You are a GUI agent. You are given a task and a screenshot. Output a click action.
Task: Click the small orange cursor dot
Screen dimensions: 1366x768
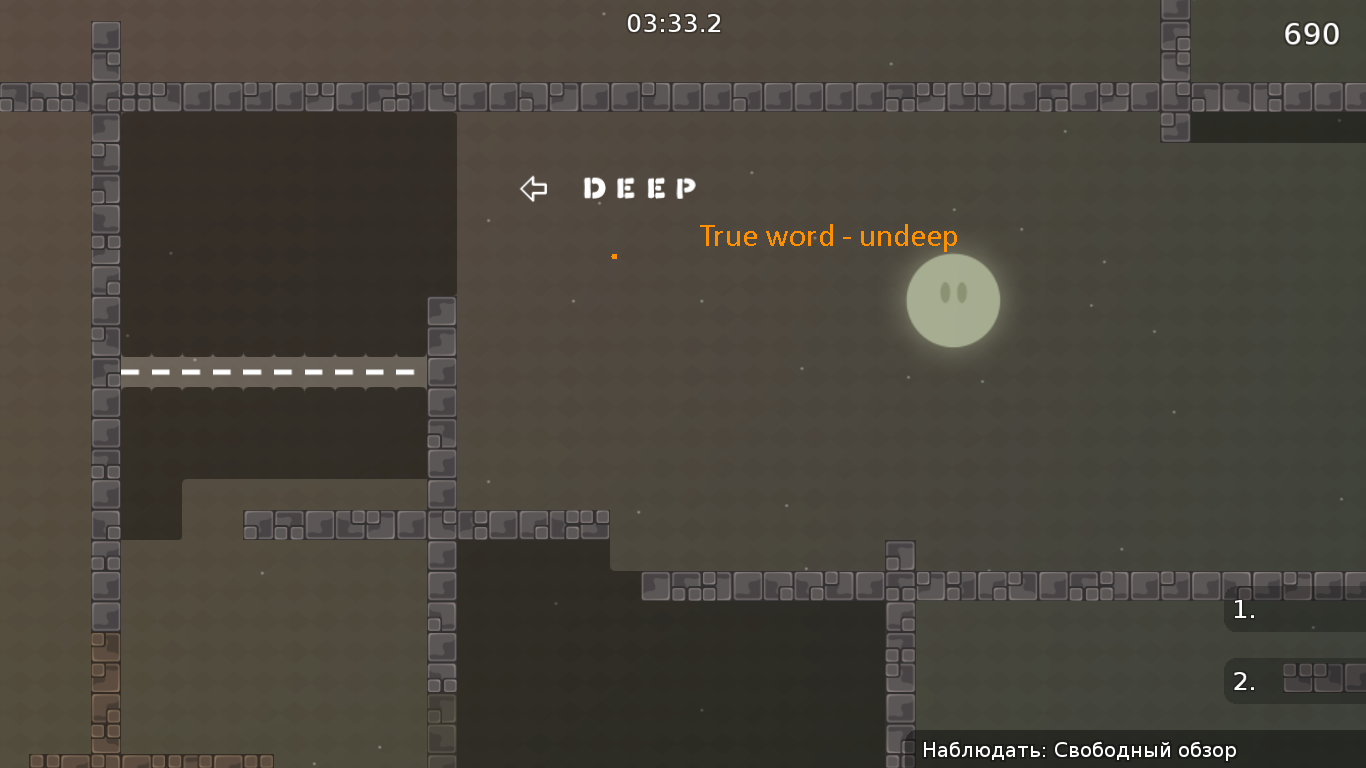(614, 255)
